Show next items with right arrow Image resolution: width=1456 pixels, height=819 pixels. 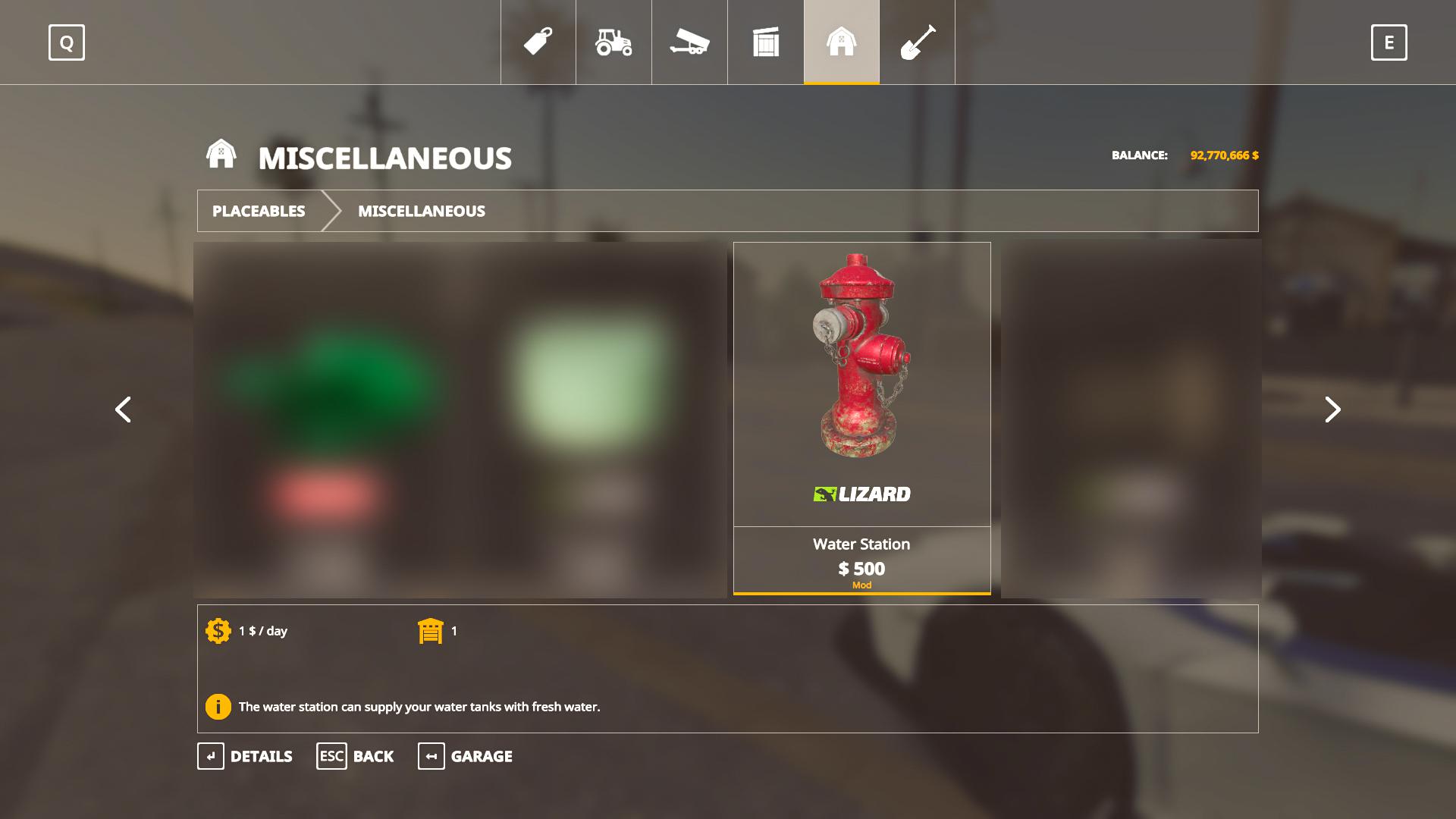pos(1332,409)
